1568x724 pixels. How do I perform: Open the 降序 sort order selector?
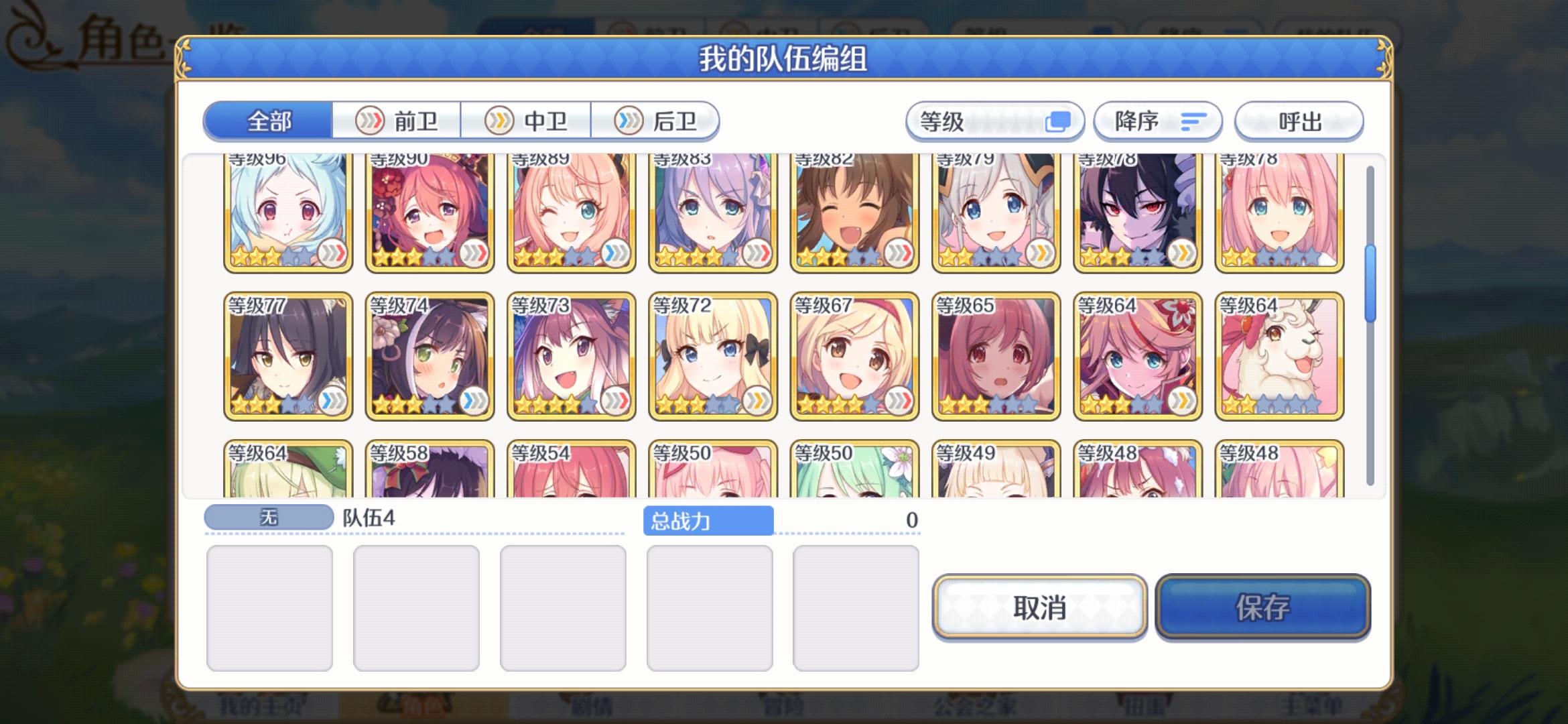pos(1157,121)
